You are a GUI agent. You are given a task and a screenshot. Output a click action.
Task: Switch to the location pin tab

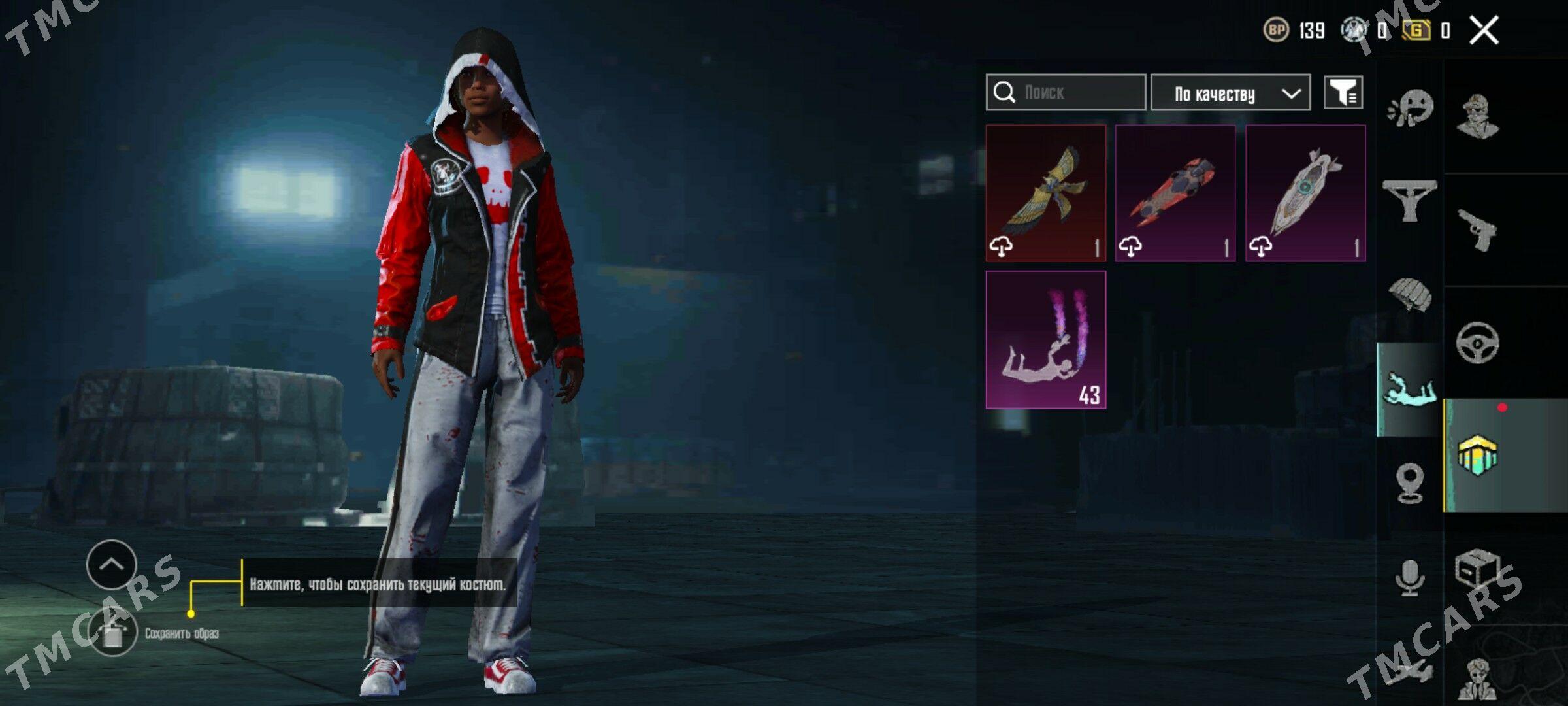tap(1410, 482)
